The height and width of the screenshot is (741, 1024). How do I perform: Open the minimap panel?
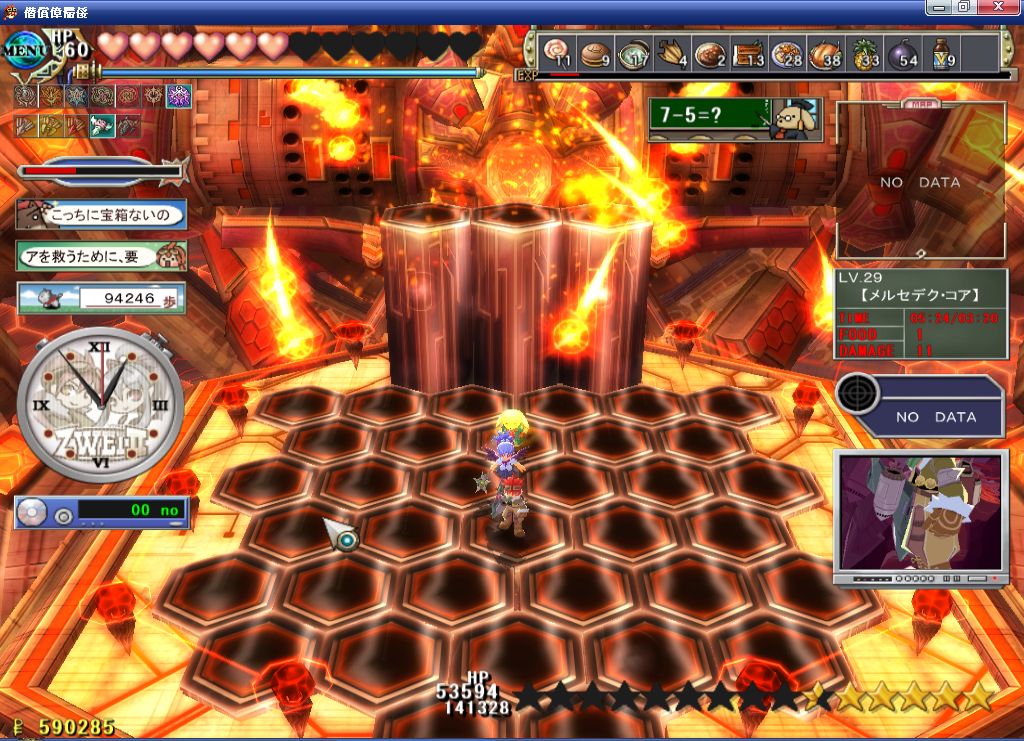[x=920, y=182]
